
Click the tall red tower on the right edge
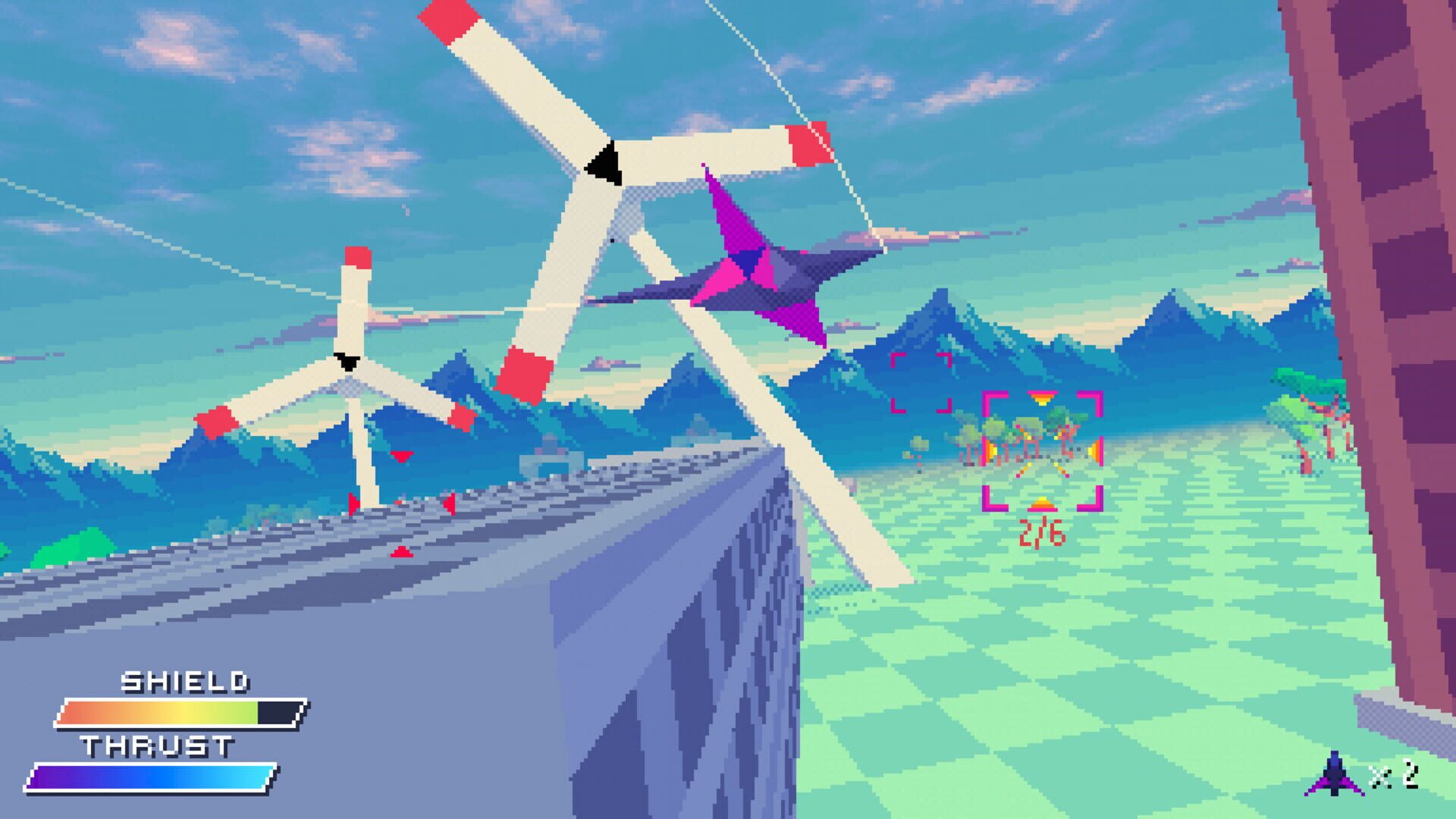point(1403,227)
